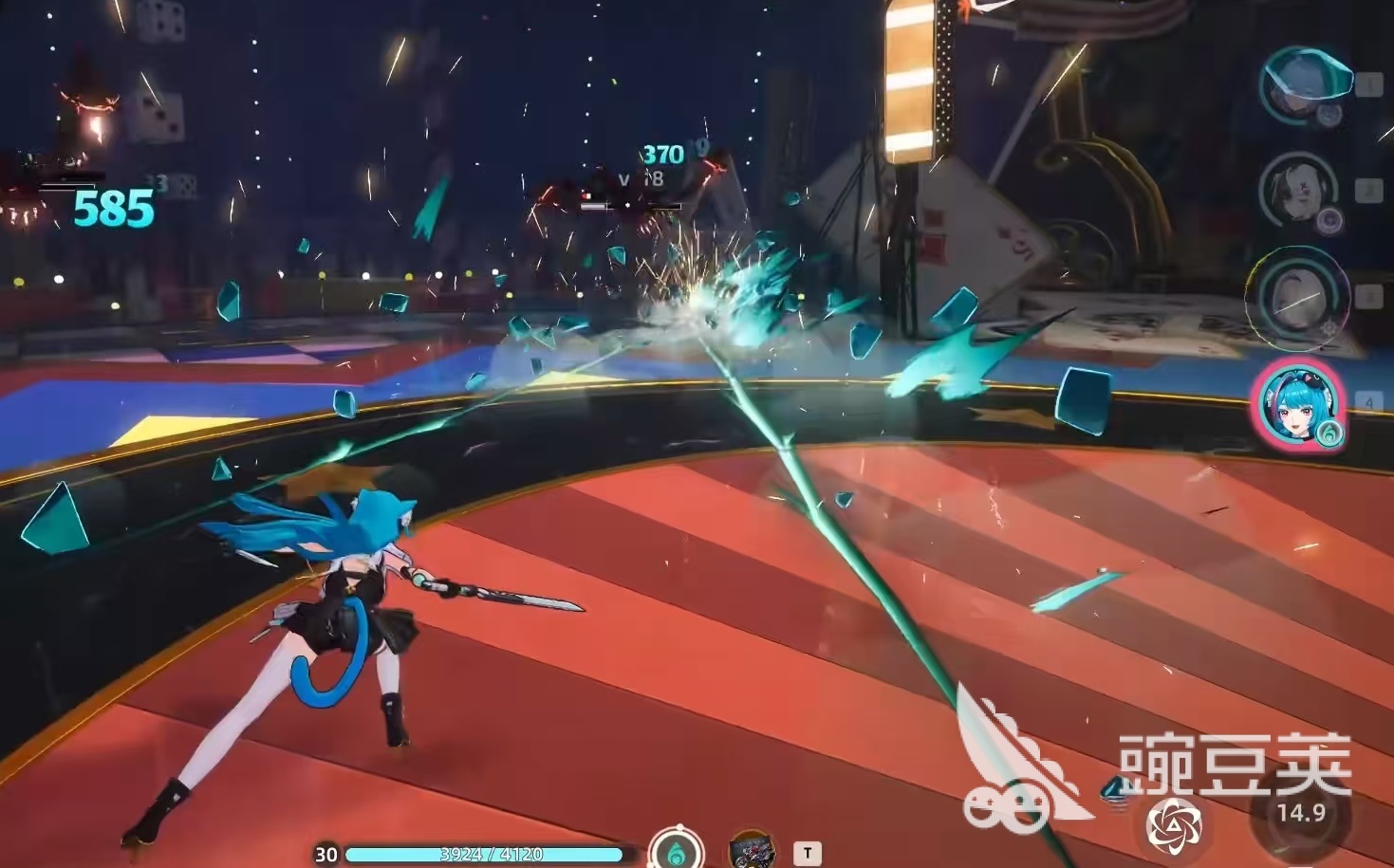Screen dimensions: 1394x868
Task: Use the ability on 14.9 cooldown
Action: 1300,815
